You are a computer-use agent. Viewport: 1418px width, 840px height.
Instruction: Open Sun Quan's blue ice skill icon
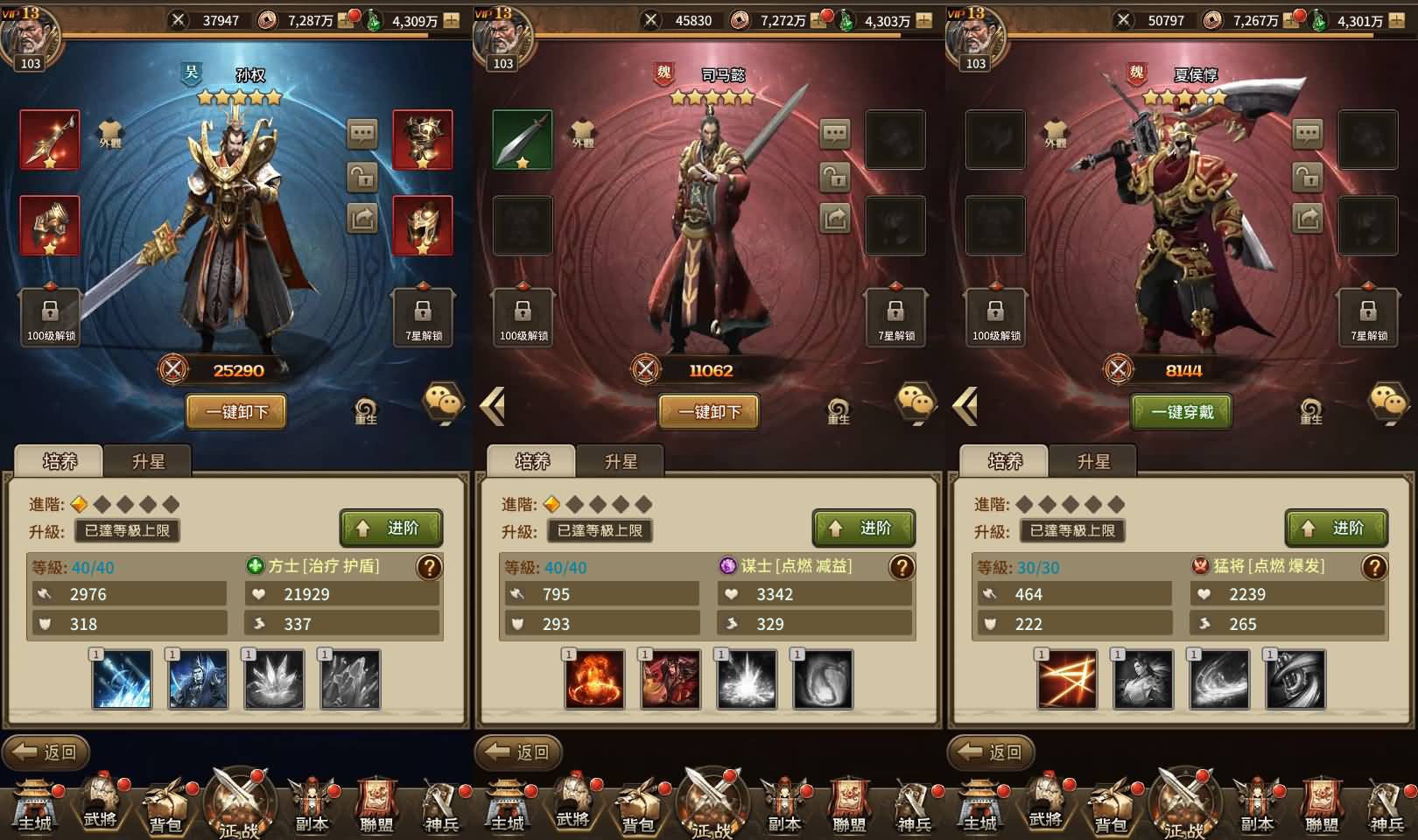pyautogui.click(x=122, y=679)
